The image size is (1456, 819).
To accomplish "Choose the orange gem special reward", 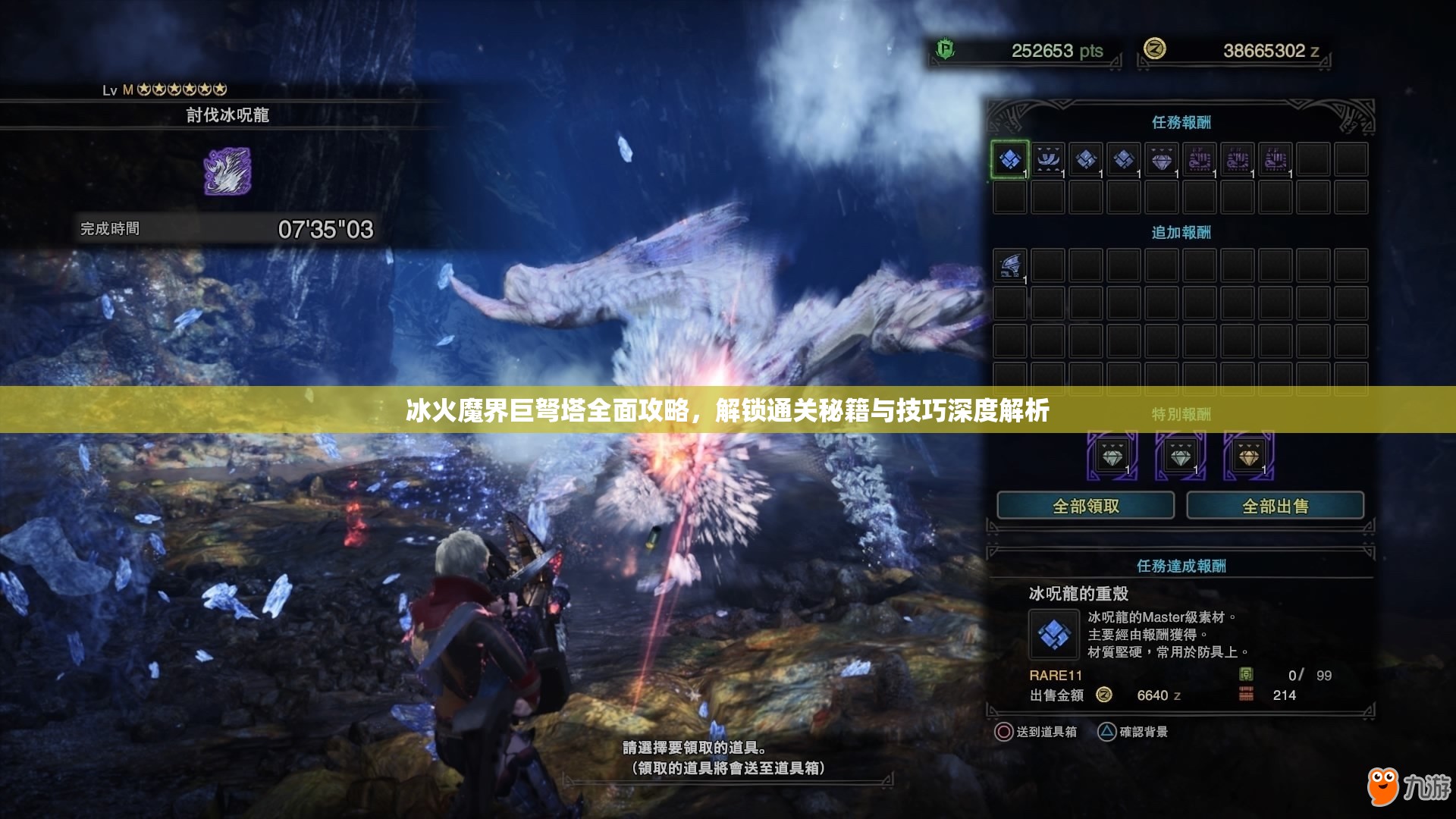I will [x=1248, y=457].
